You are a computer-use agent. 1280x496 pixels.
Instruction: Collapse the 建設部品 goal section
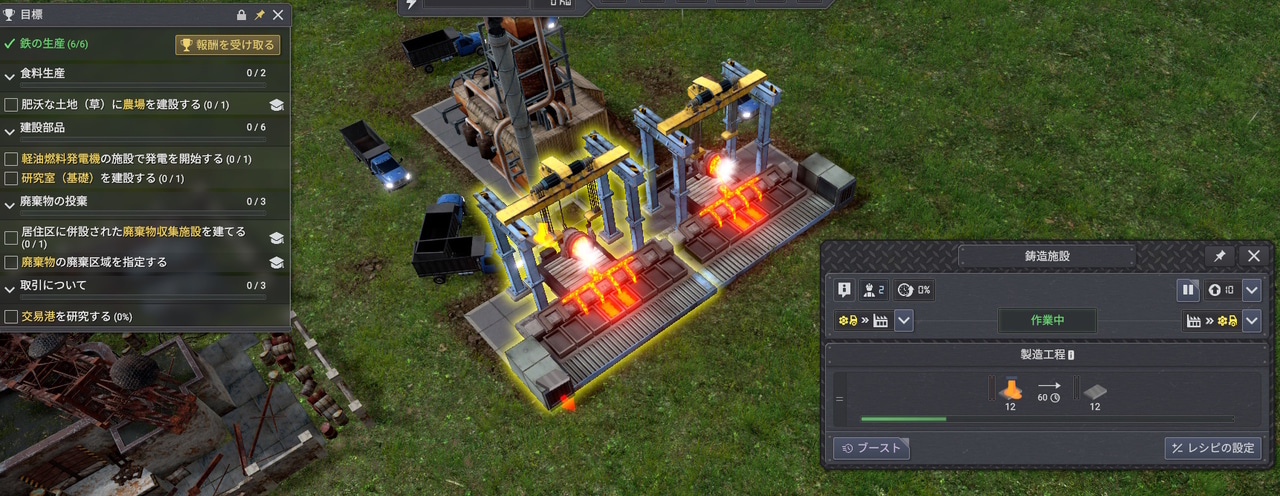[x=10, y=129]
